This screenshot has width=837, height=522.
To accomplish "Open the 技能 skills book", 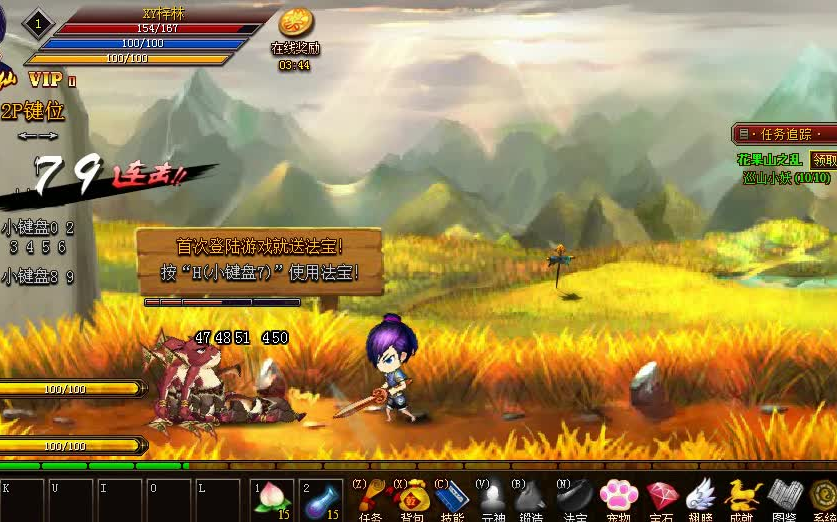I will [451, 498].
